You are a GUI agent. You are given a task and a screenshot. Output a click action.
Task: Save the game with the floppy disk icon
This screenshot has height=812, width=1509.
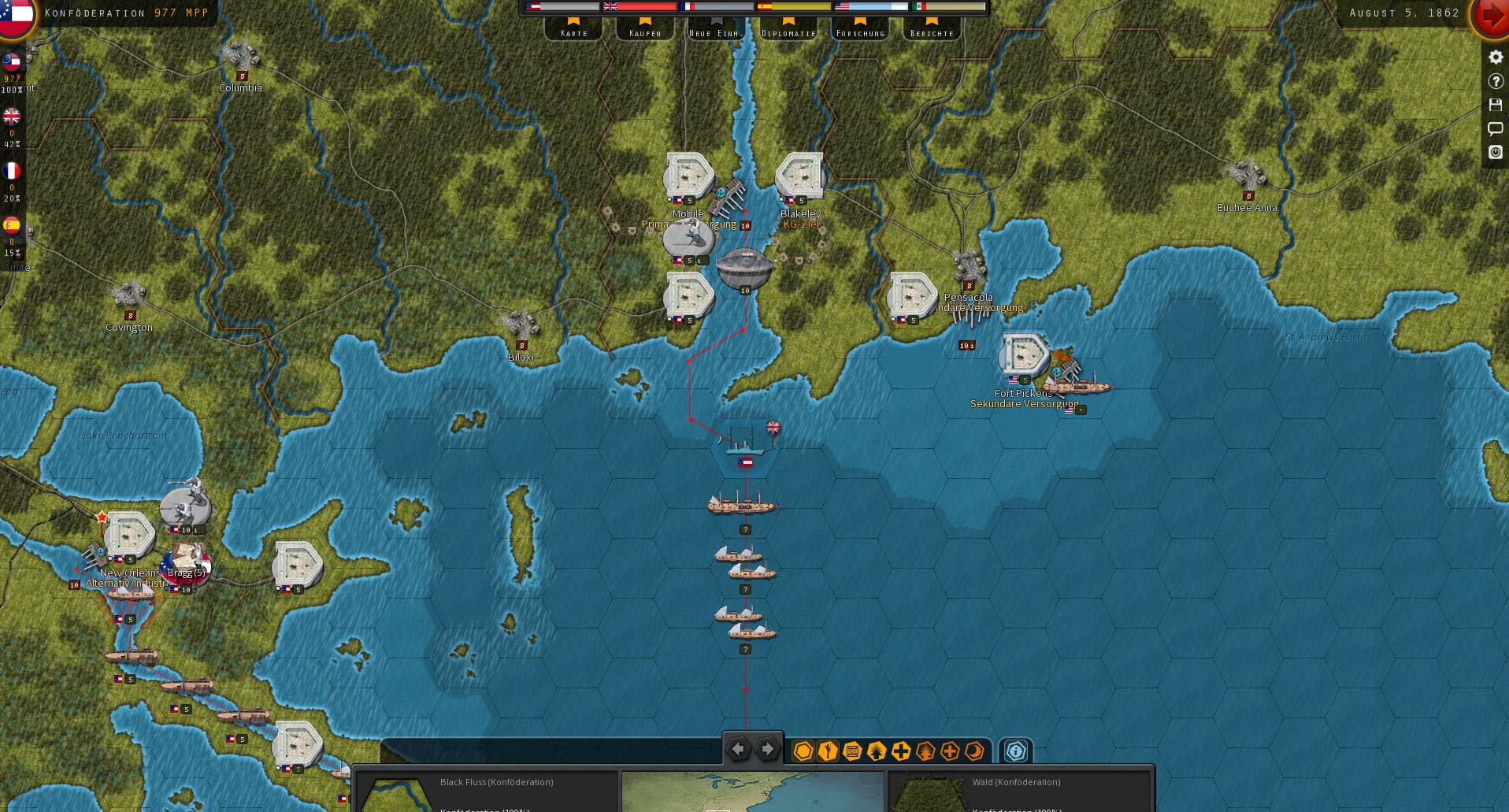tap(1496, 105)
